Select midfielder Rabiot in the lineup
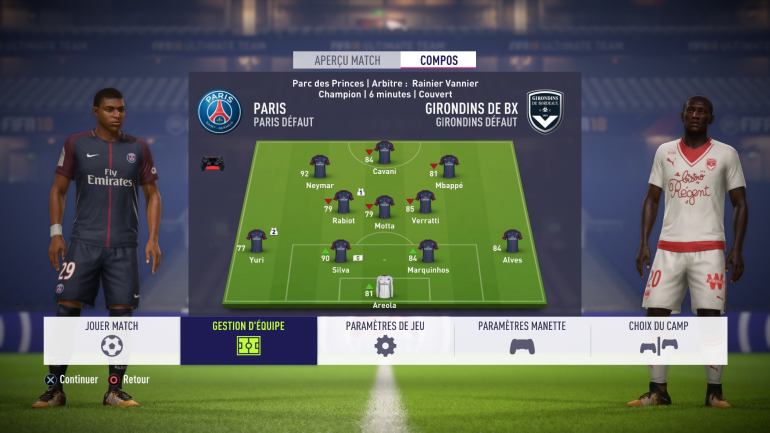The height and width of the screenshot is (433, 770). point(344,201)
